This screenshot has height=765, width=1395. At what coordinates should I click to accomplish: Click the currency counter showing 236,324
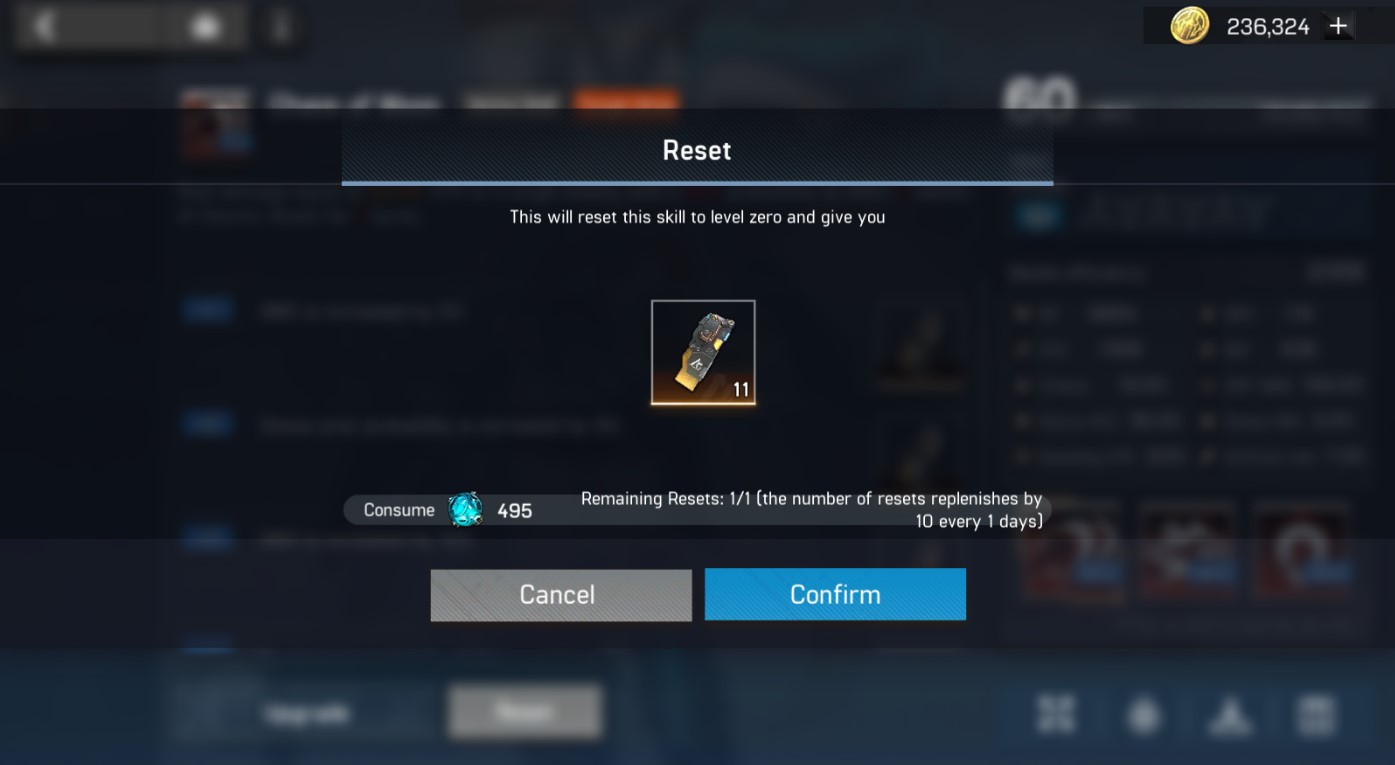(1270, 25)
